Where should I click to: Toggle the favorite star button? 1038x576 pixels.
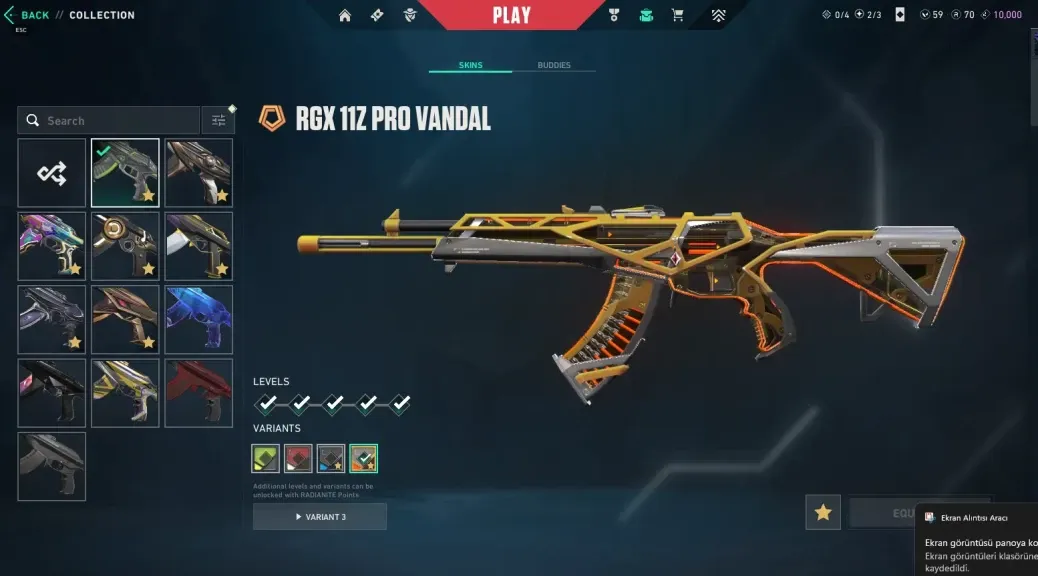823,512
